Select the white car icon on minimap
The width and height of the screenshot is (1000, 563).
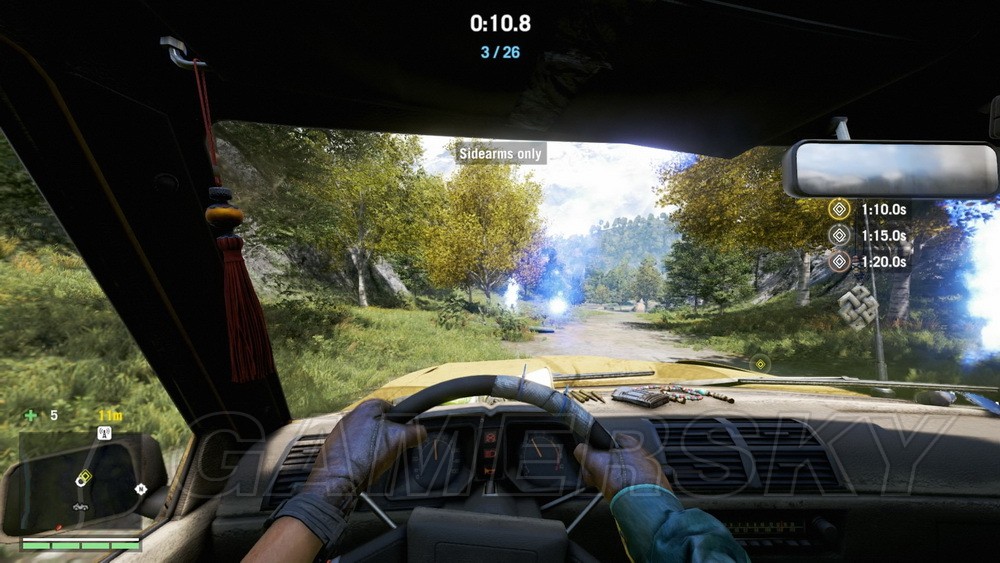coord(79,506)
